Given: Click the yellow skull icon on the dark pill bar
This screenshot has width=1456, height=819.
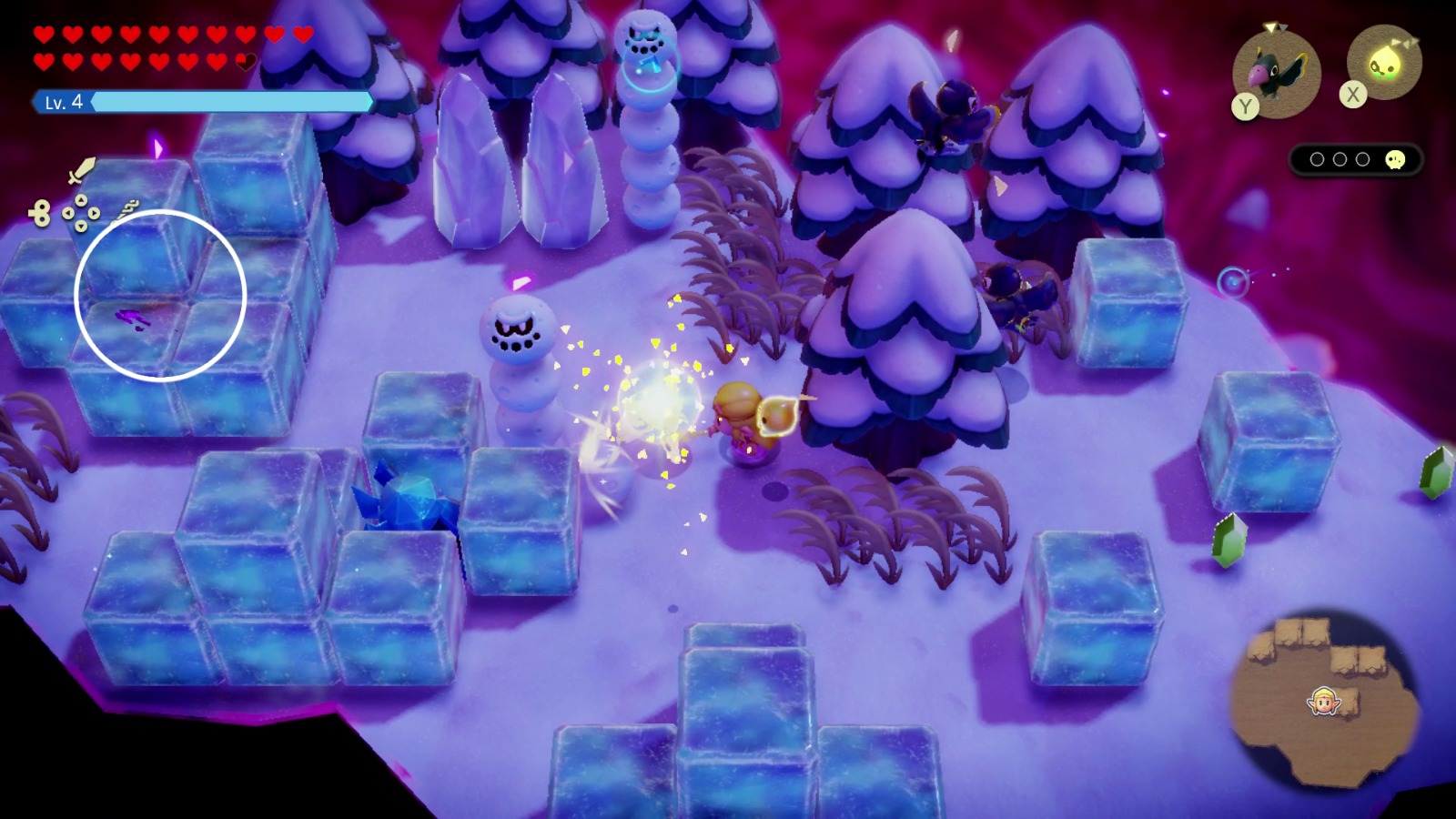Looking at the screenshot, I should coord(1395,159).
